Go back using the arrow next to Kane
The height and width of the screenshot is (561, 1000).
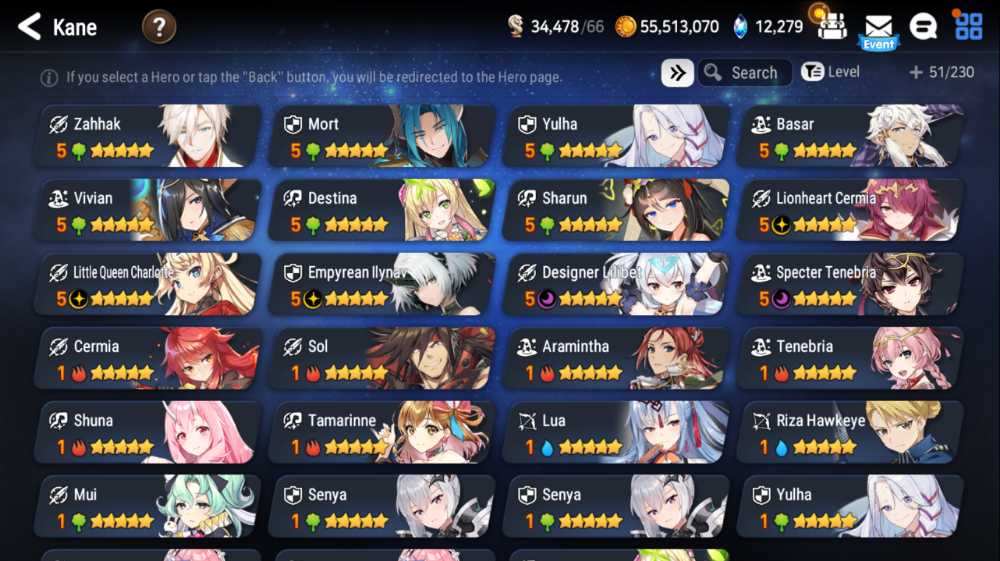pos(29,27)
